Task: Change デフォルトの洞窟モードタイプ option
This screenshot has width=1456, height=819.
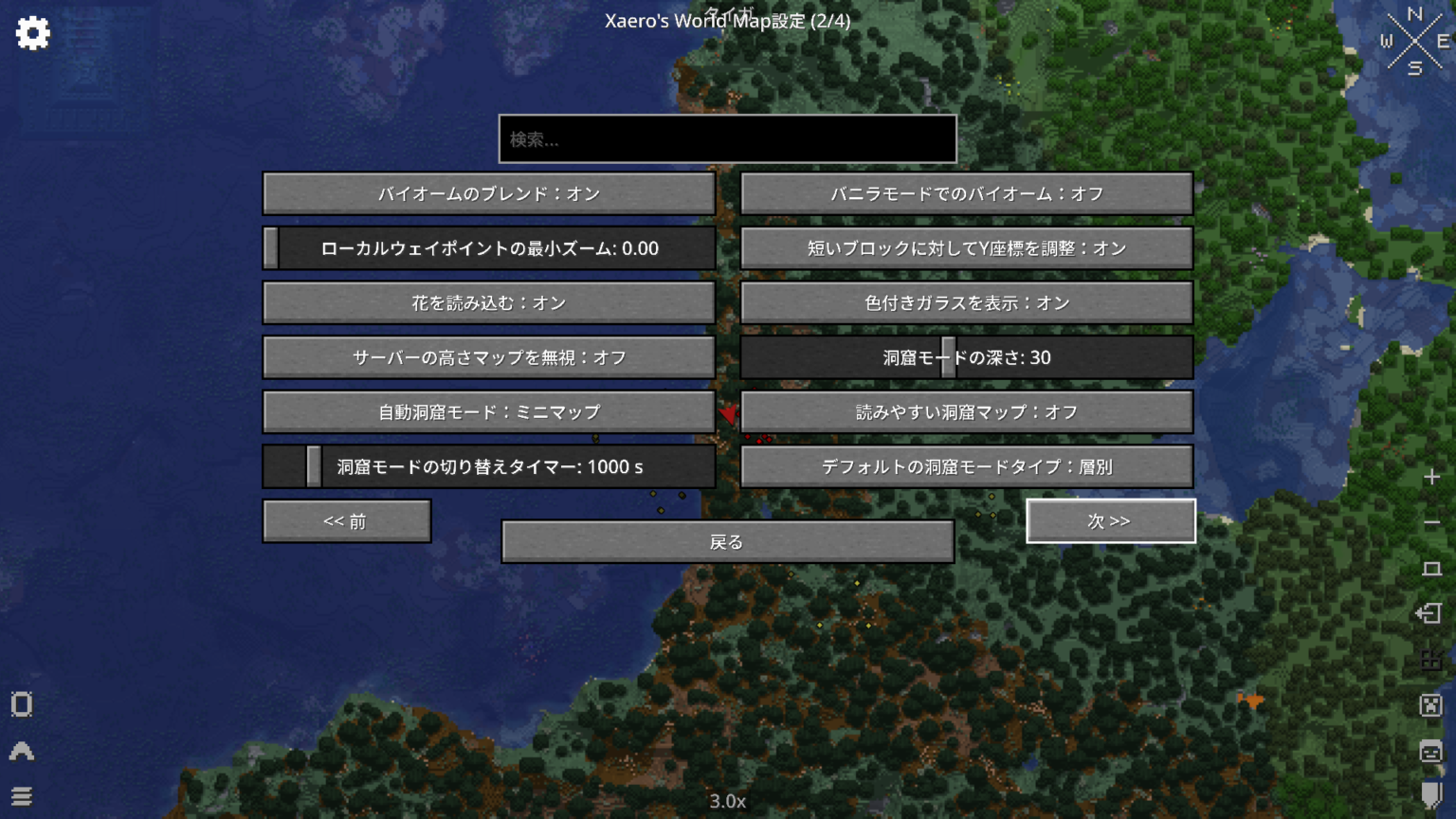Action: pyautogui.click(x=967, y=466)
